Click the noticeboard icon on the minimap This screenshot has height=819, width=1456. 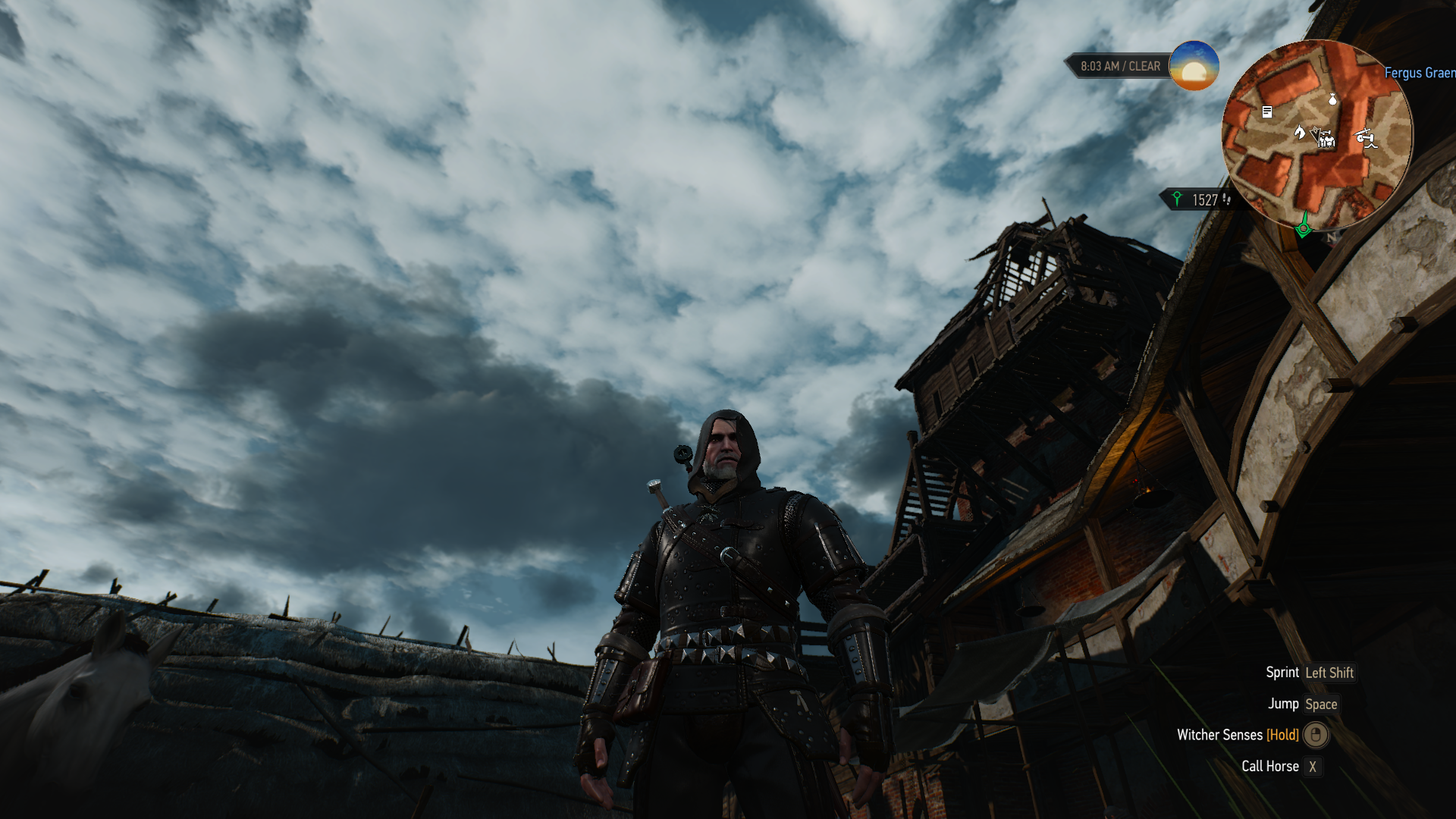pyautogui.click(x=1267, y=112)
